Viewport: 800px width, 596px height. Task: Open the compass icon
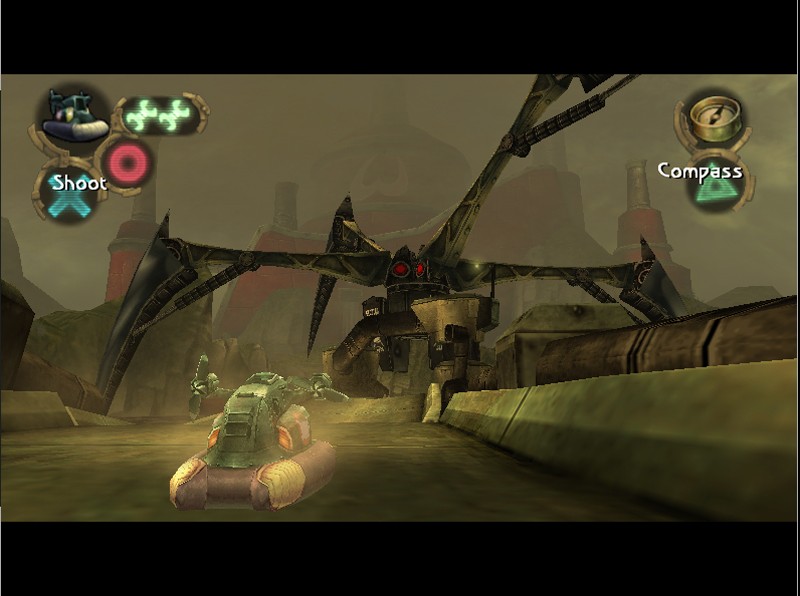(713, 117)
